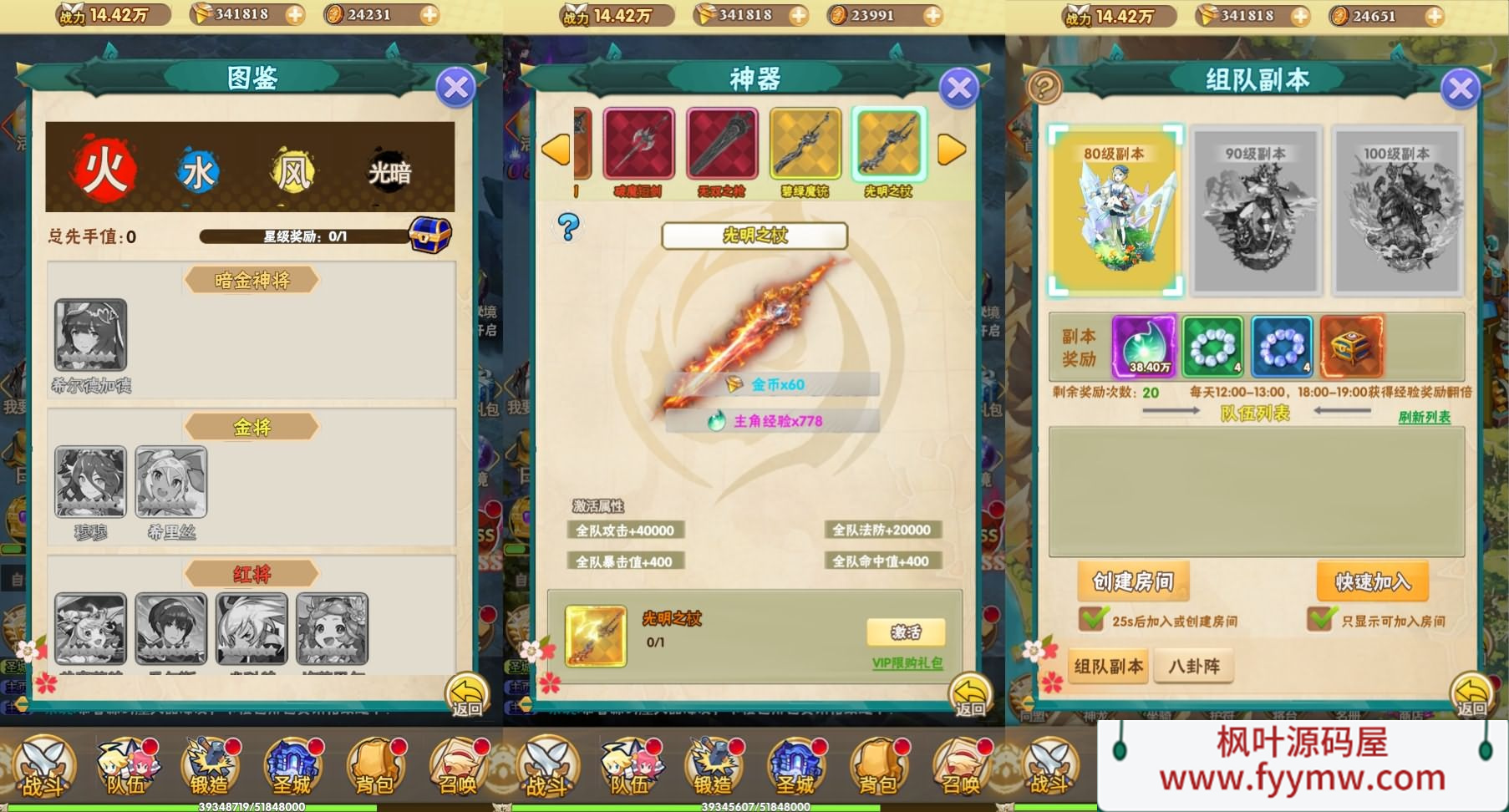Screen dimensions: 1509x812
Task: Close the 组队副本 team dungeon panel
Action: (1461, 89)
